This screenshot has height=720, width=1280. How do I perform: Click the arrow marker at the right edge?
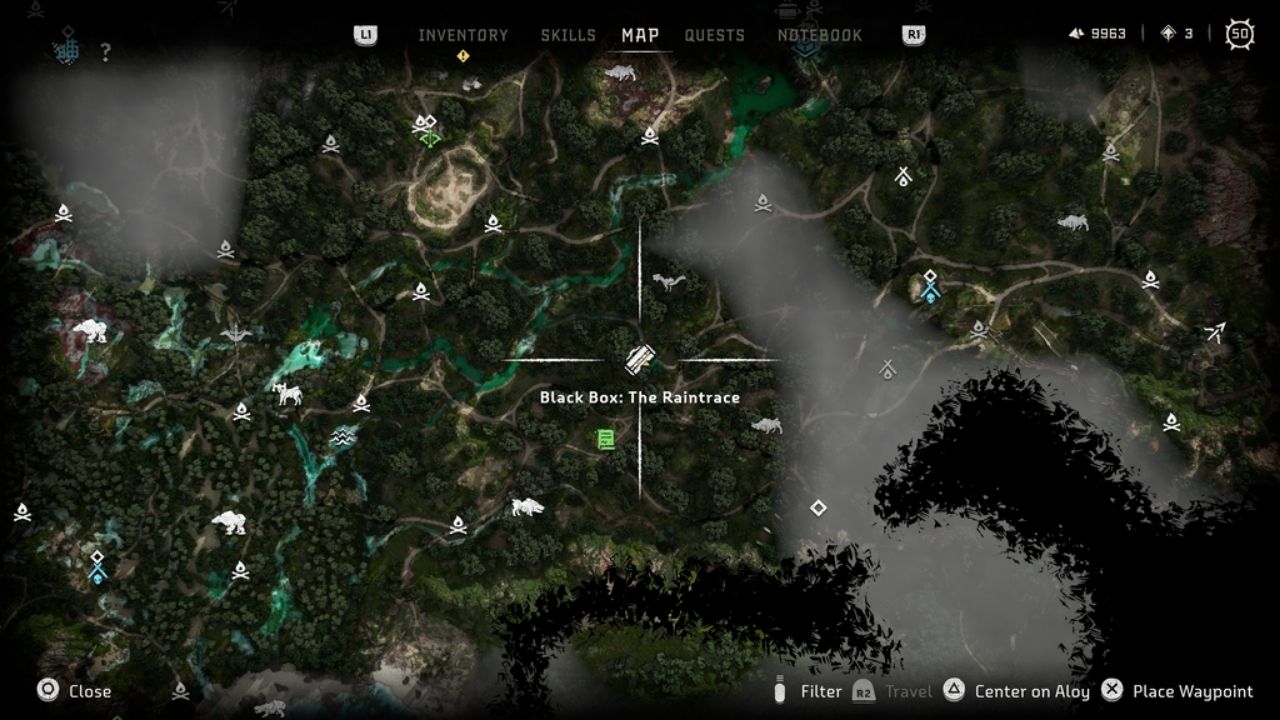pos(1215,333)
